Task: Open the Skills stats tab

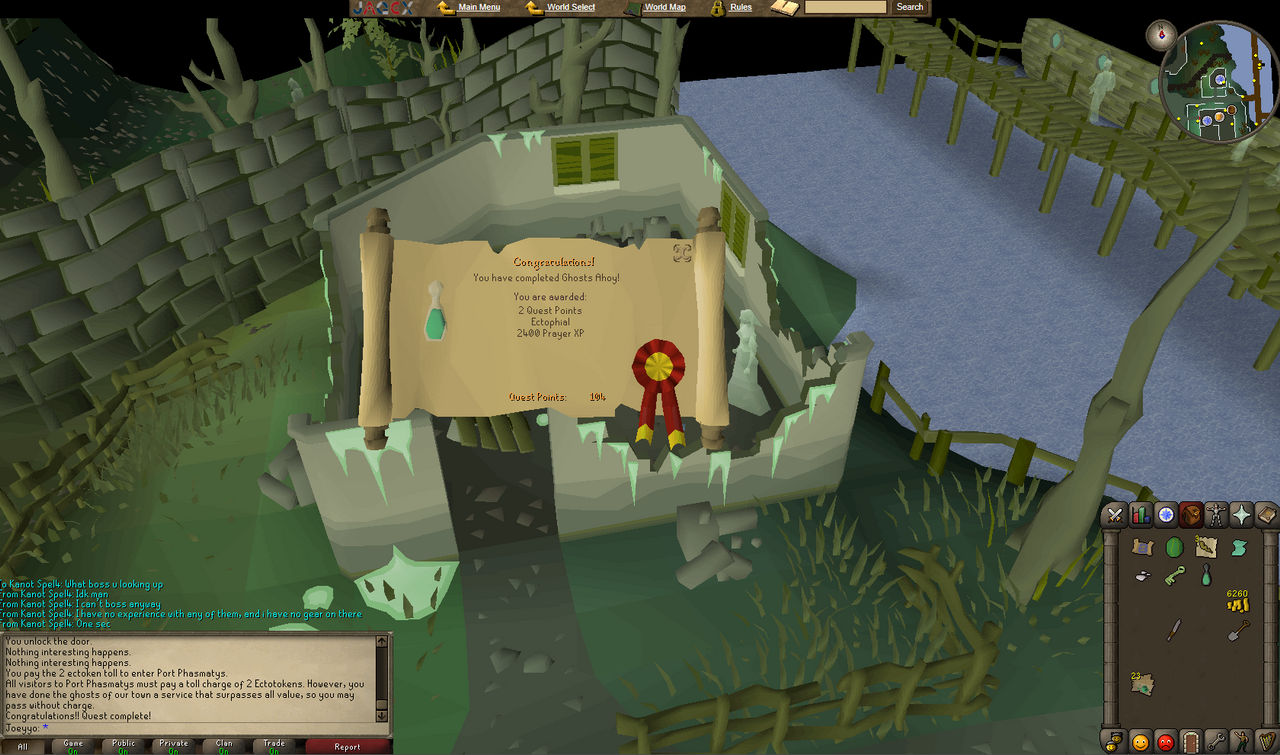Action: click(x=1140, y=515)
